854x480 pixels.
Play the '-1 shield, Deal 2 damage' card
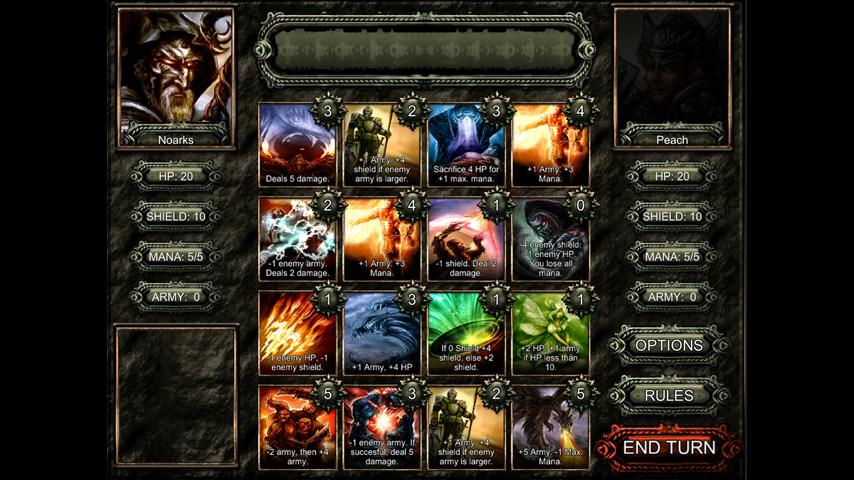[x=465, y=240]
